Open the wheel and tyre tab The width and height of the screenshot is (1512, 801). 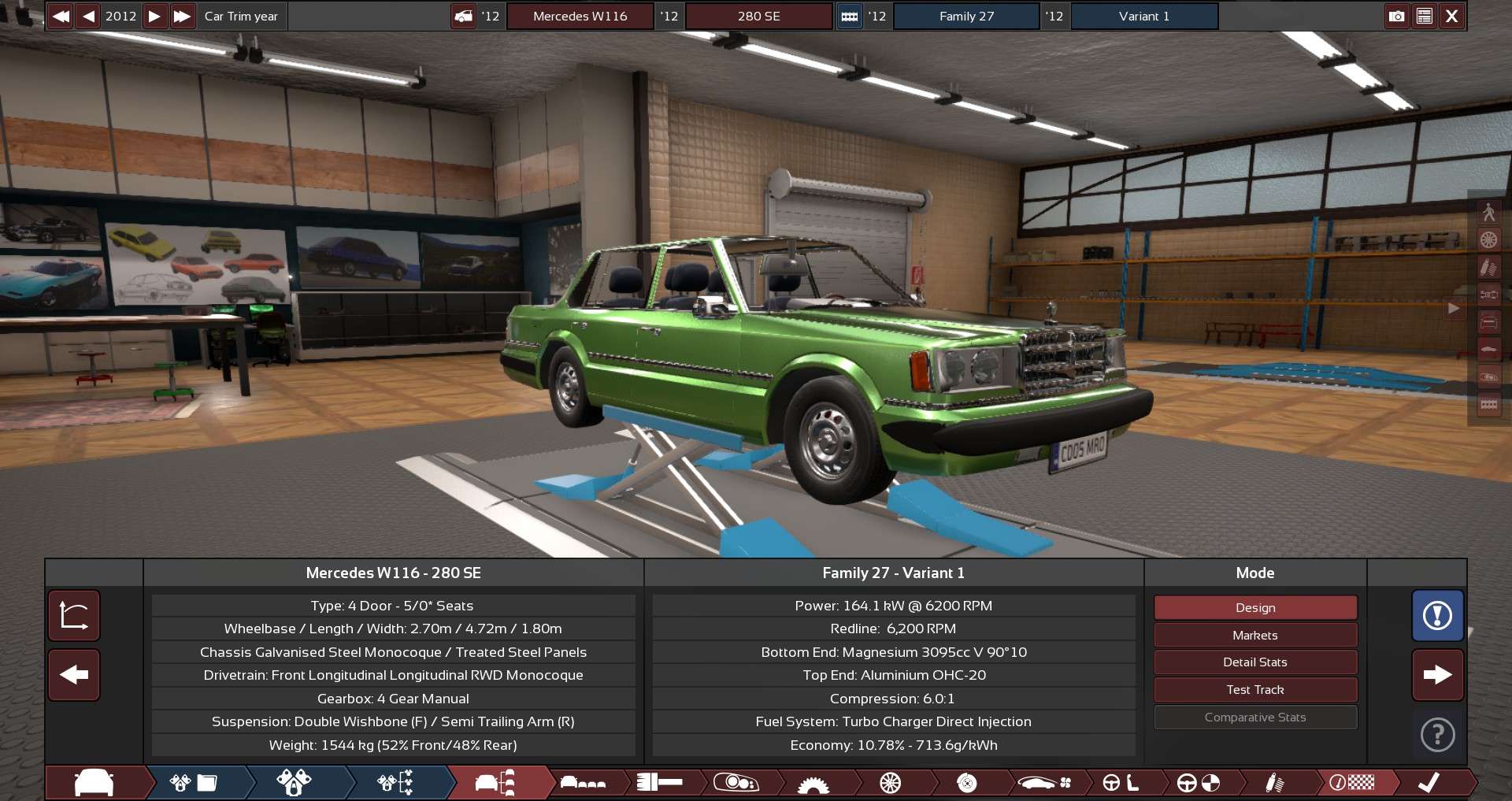click(890, 783)
